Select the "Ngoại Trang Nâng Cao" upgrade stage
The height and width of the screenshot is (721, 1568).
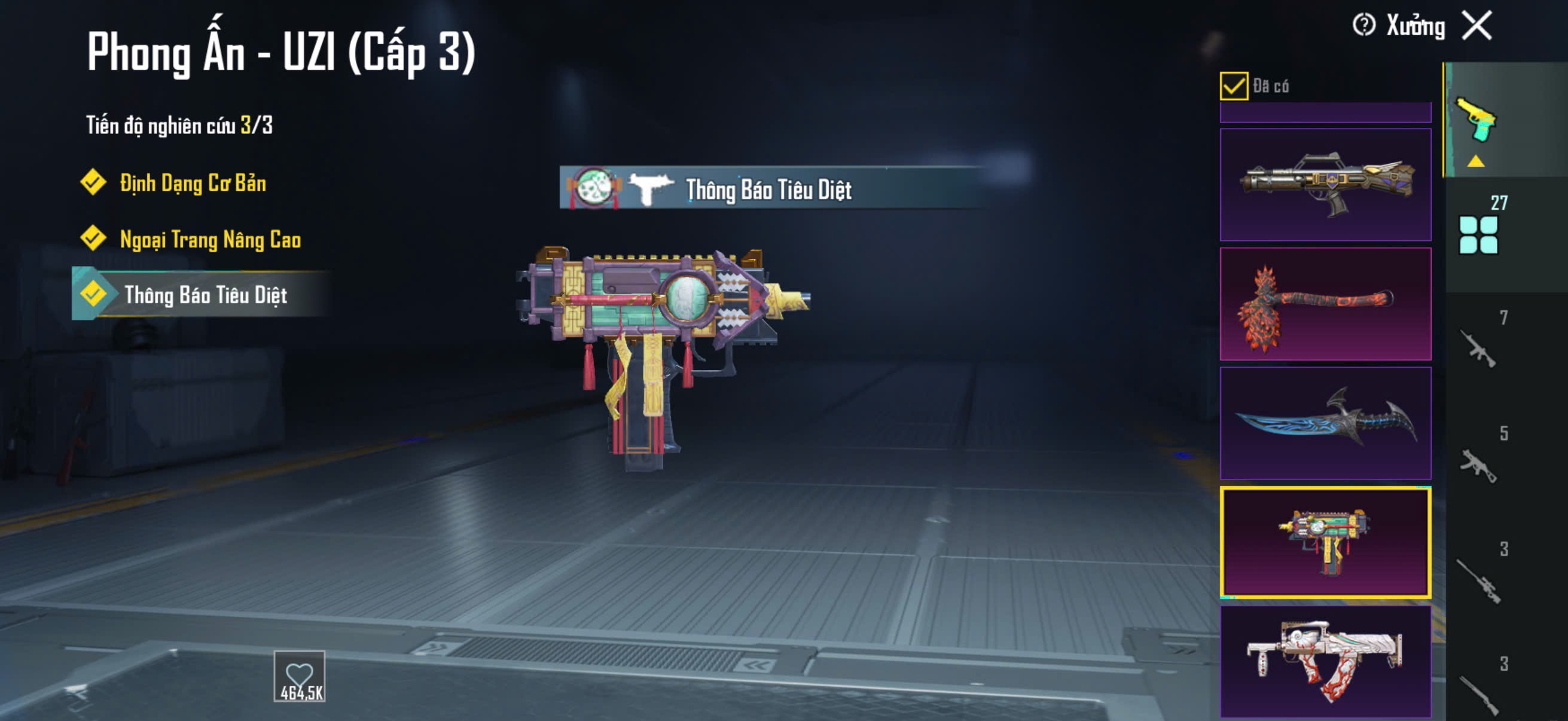[209, 239]
